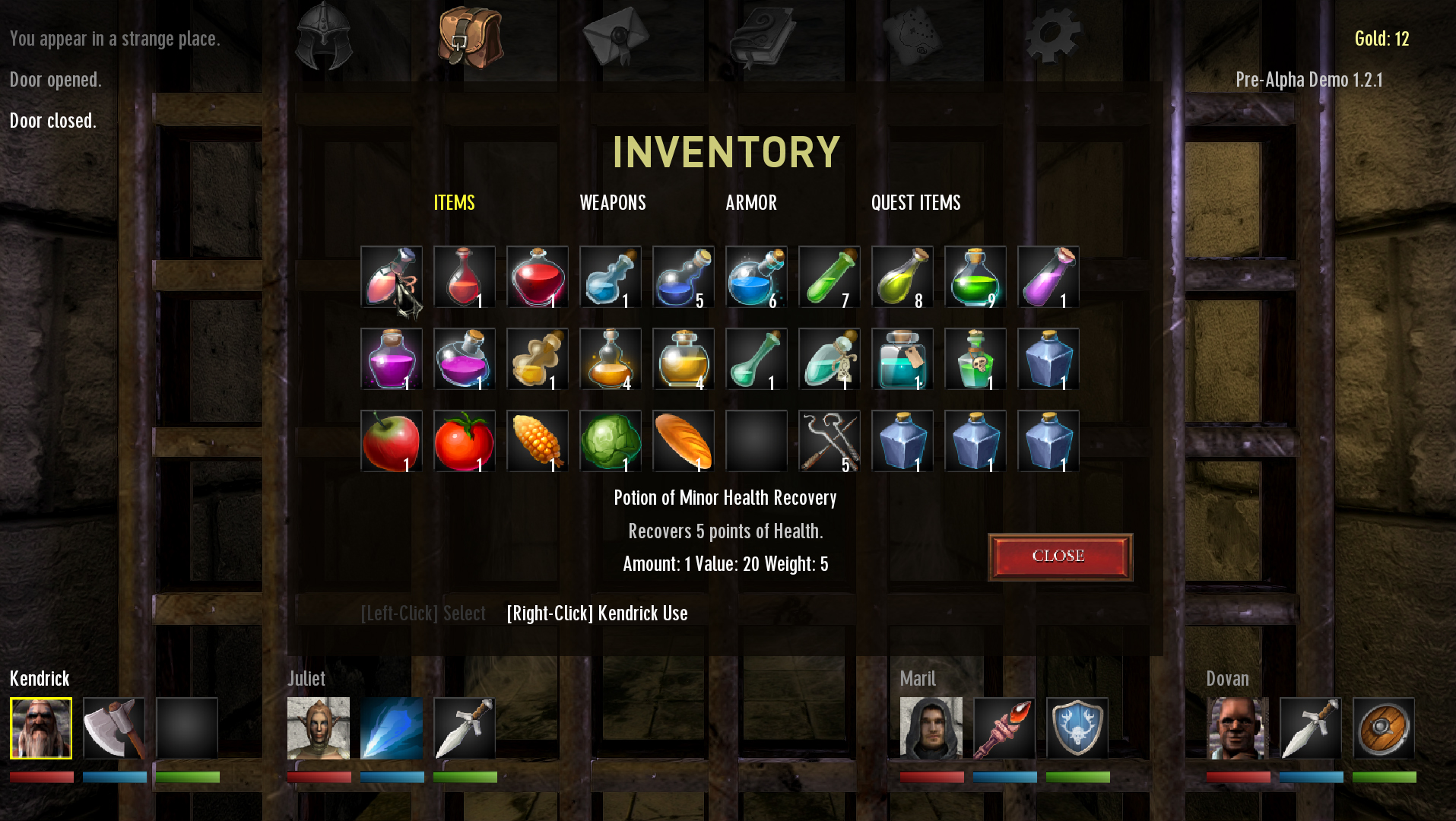Open the gear settings icon
This screenshot has height=821, width=1456.
pyautogui.click(x=1052, y=36)
